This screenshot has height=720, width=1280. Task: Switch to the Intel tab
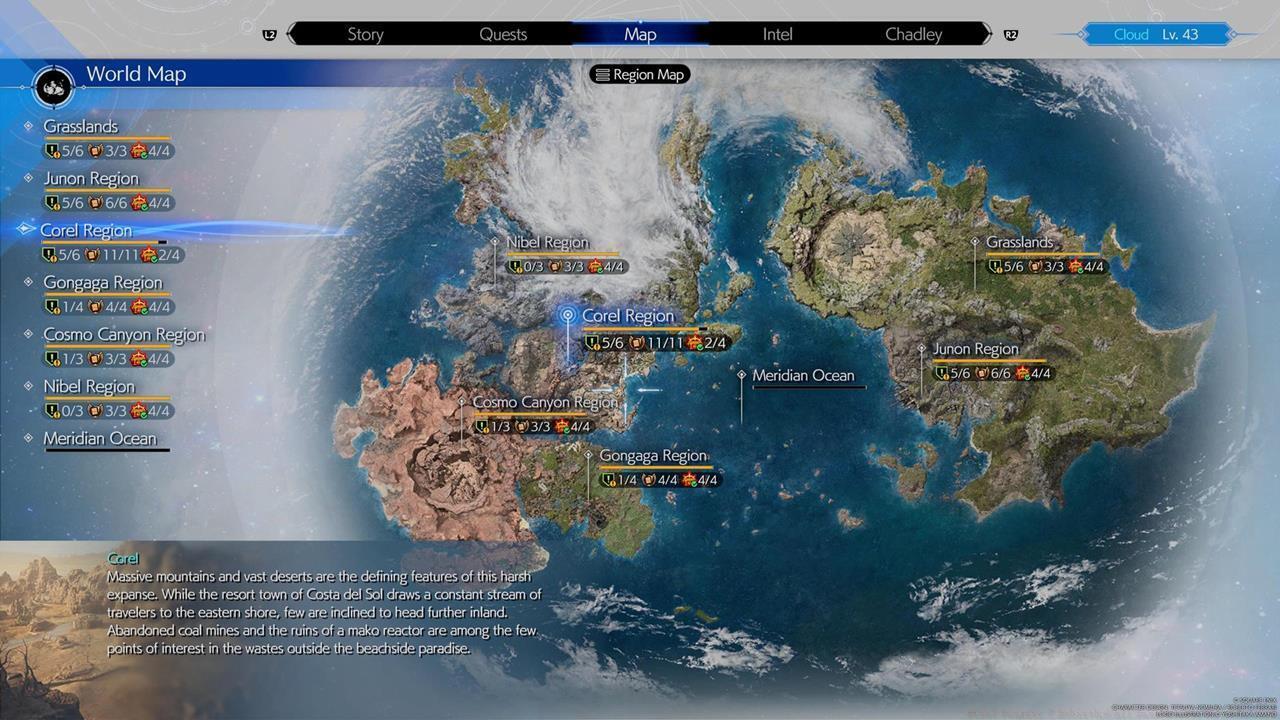pos(777,33)
